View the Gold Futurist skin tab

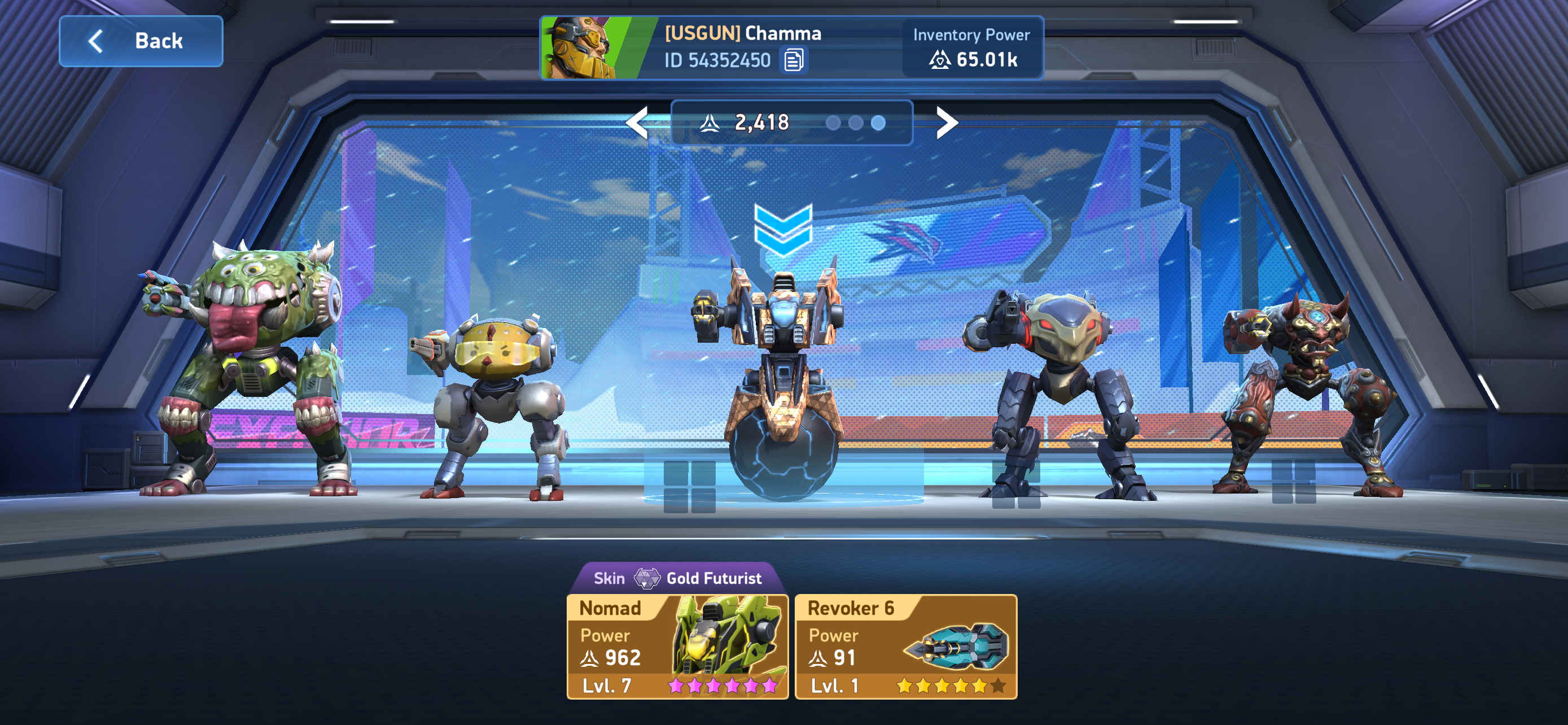(x=677, y=578)
